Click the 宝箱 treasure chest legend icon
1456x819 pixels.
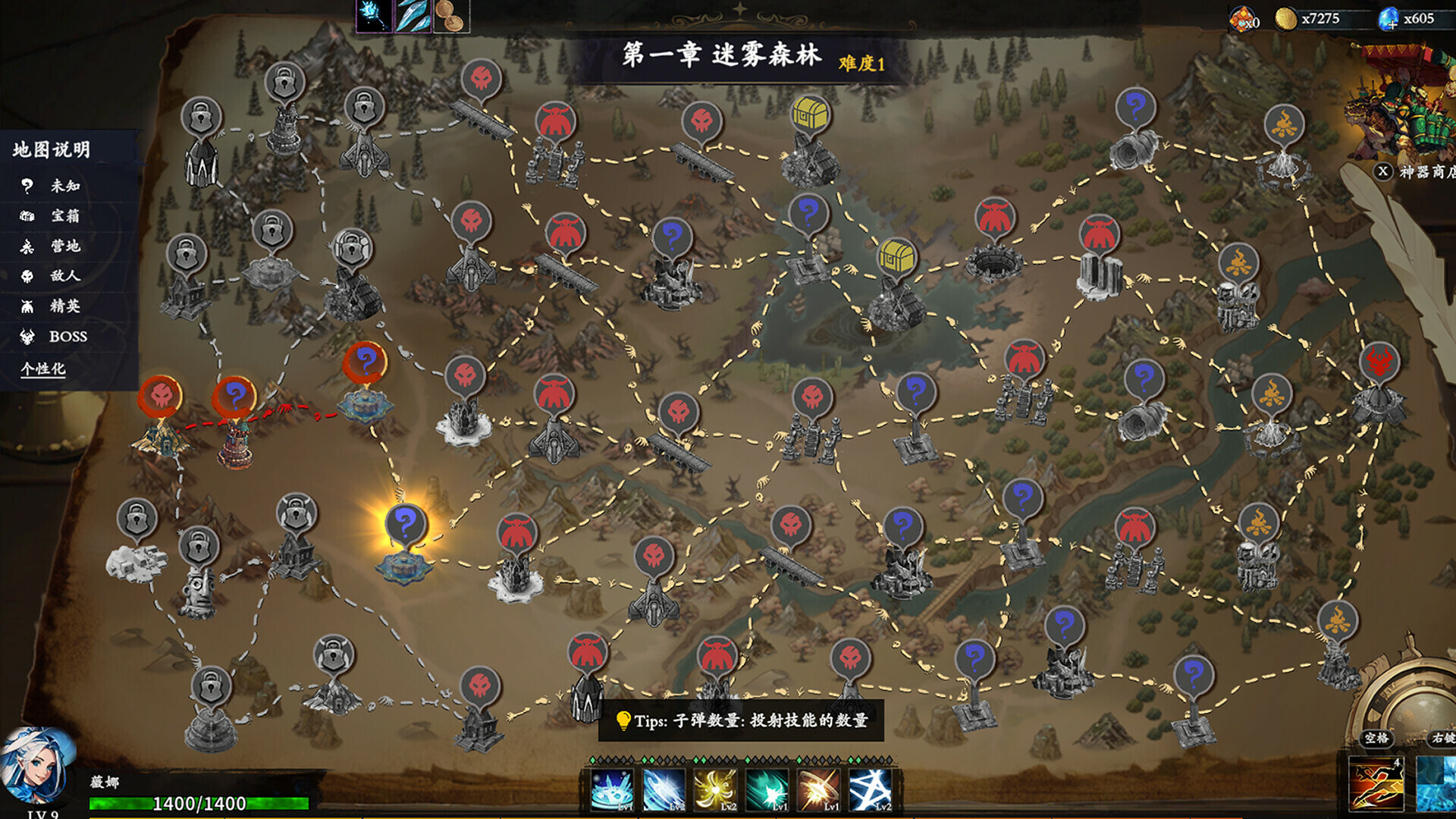pyautogui.click(x=27, y=216)
